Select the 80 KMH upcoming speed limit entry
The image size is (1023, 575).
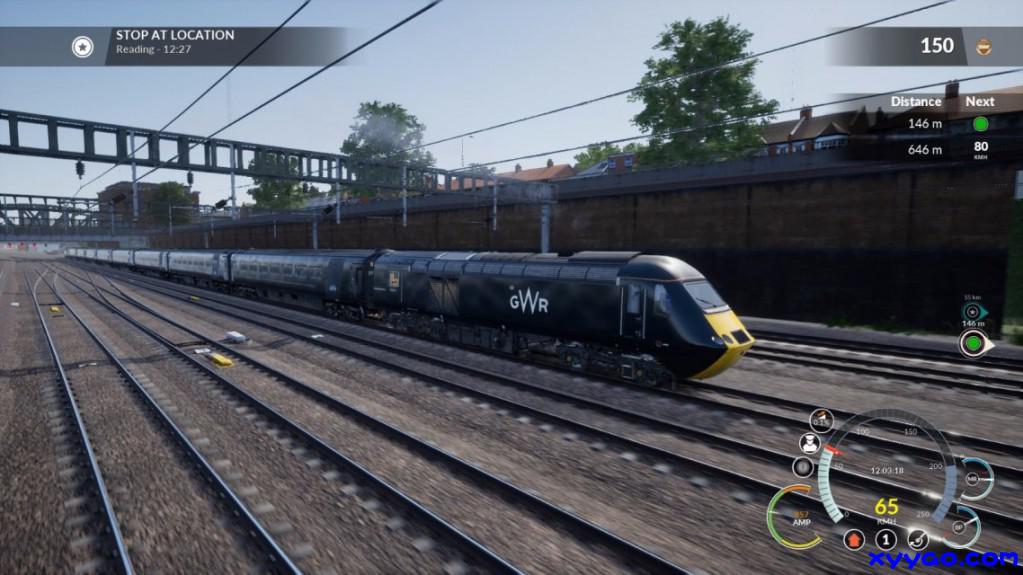pos(980,150)
